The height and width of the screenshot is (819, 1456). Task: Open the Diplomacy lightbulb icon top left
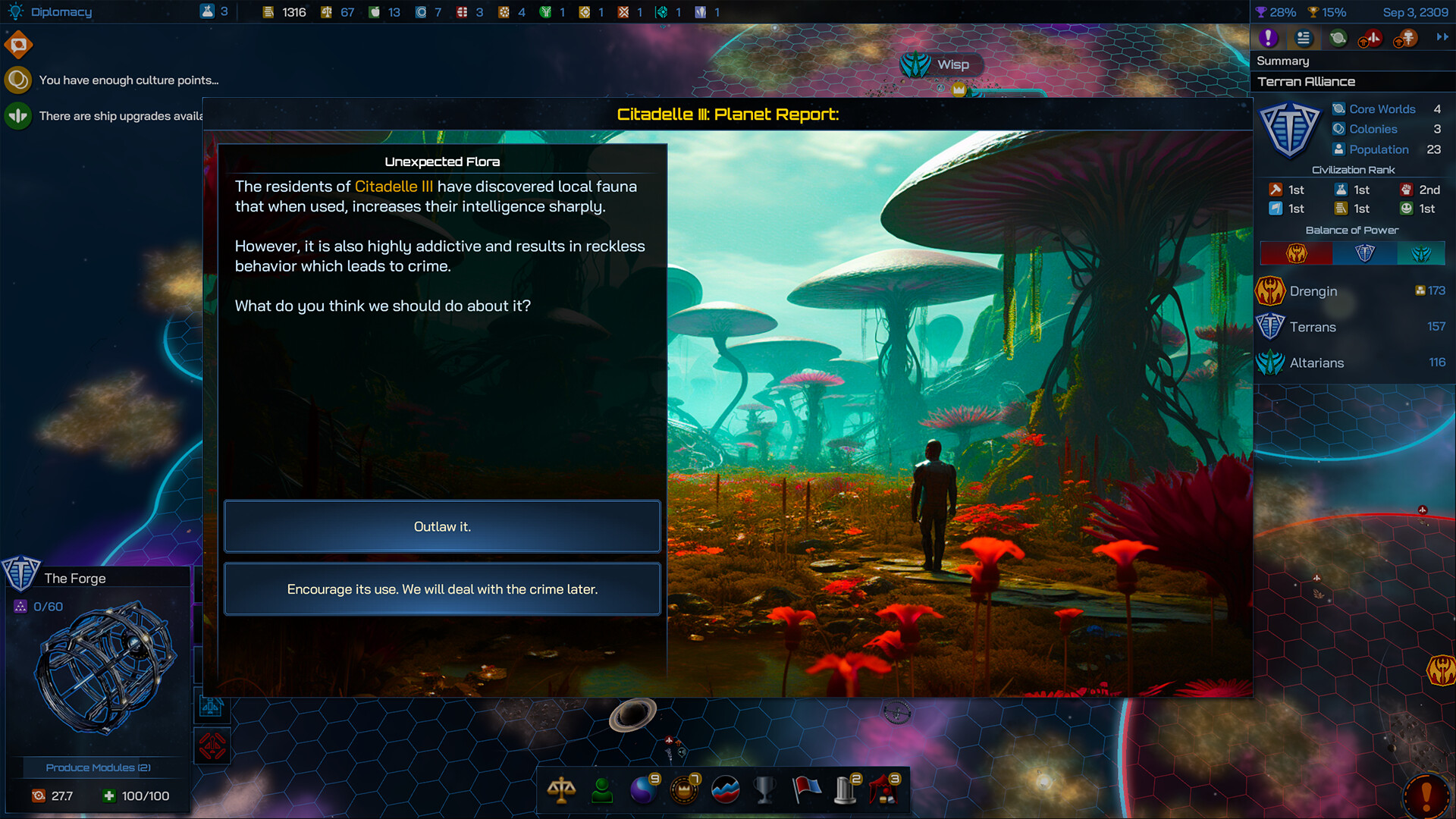[15, 11]
